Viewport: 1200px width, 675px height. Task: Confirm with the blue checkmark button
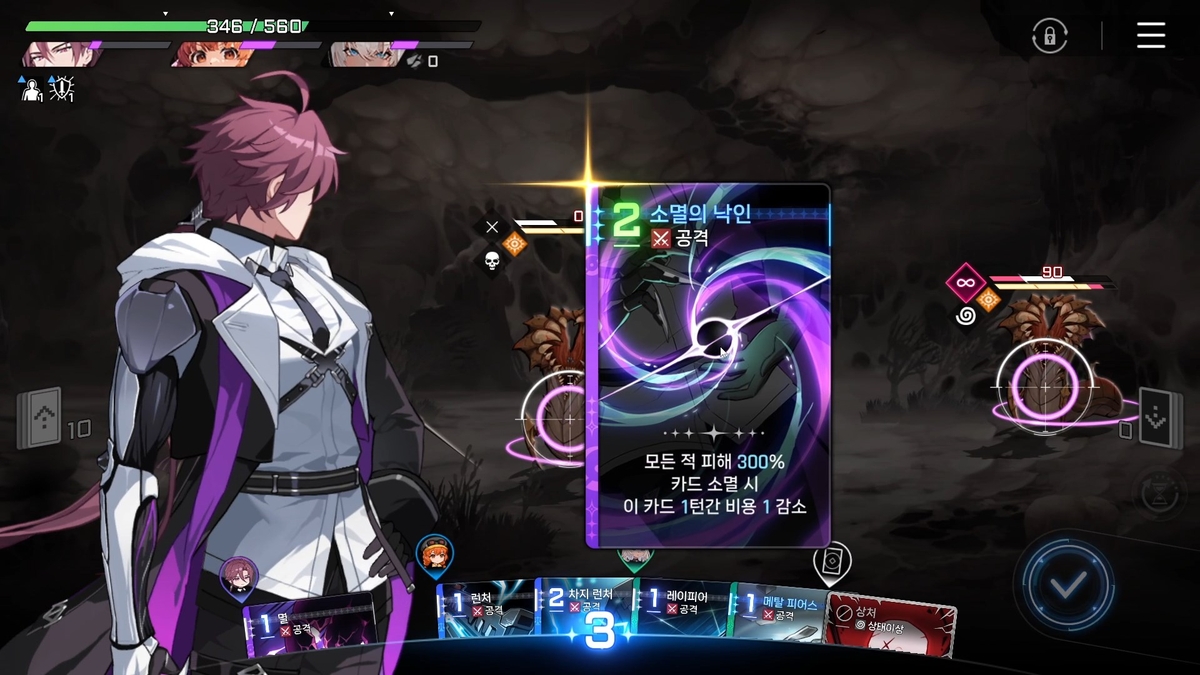[x=1067, y=586]
